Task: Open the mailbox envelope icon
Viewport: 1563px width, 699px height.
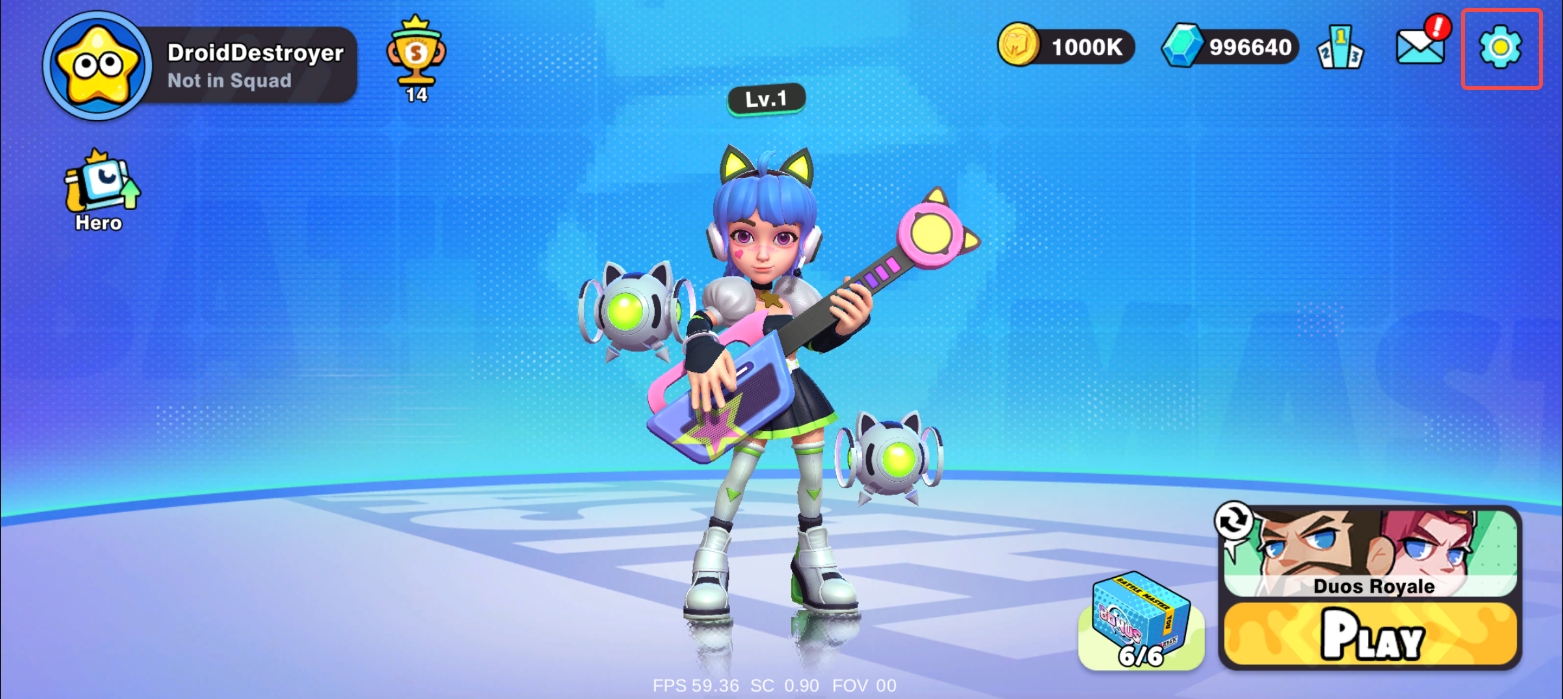Action: click(1420, 47)
